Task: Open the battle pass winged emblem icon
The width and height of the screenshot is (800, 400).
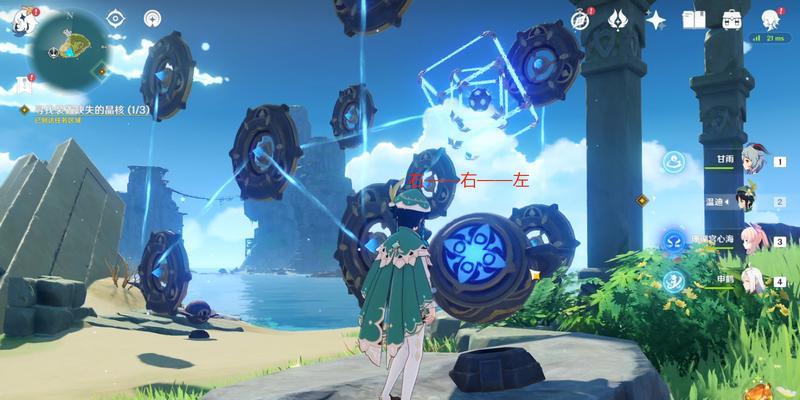Action: [617, 19]
